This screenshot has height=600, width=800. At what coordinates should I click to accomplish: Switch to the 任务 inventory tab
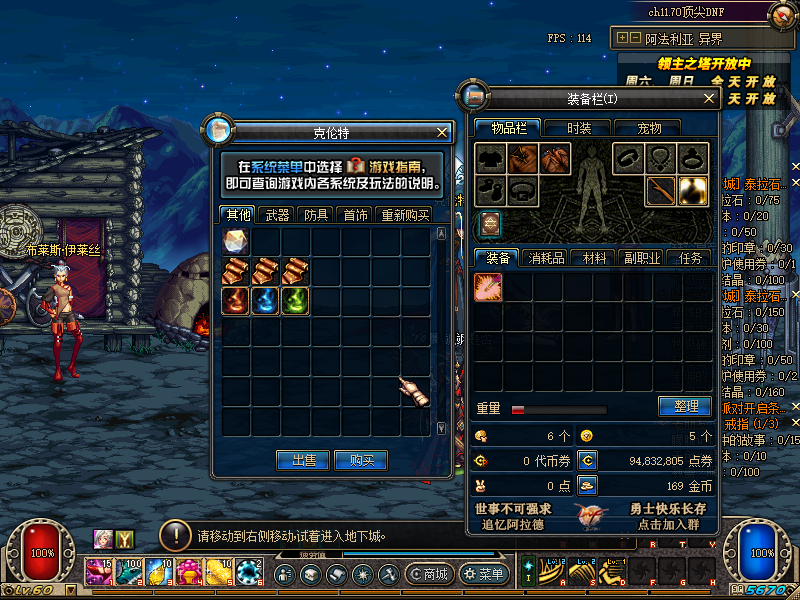(690, 258)
